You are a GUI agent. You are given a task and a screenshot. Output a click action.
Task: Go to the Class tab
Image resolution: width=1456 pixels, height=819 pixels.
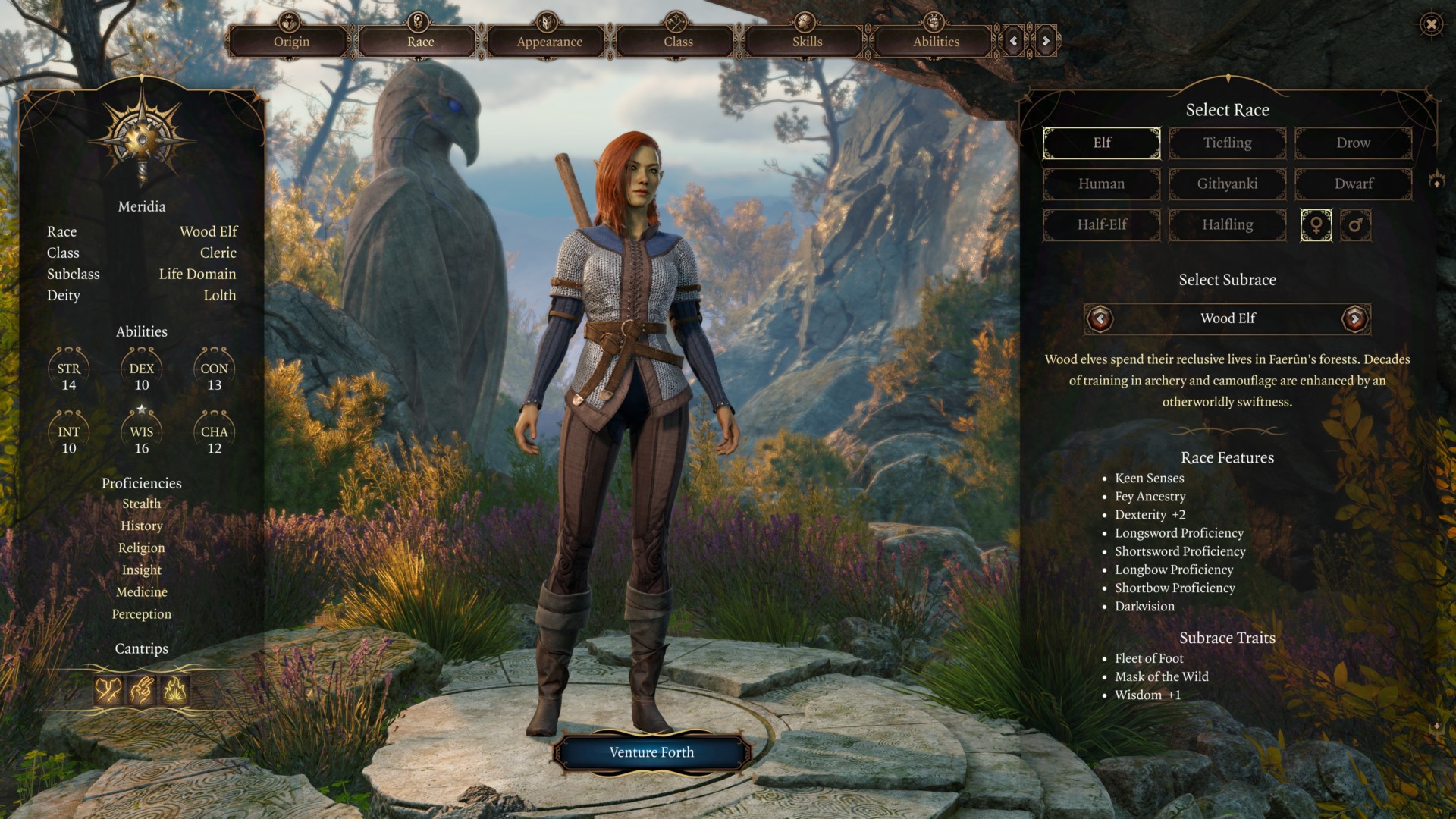(678, 41)
